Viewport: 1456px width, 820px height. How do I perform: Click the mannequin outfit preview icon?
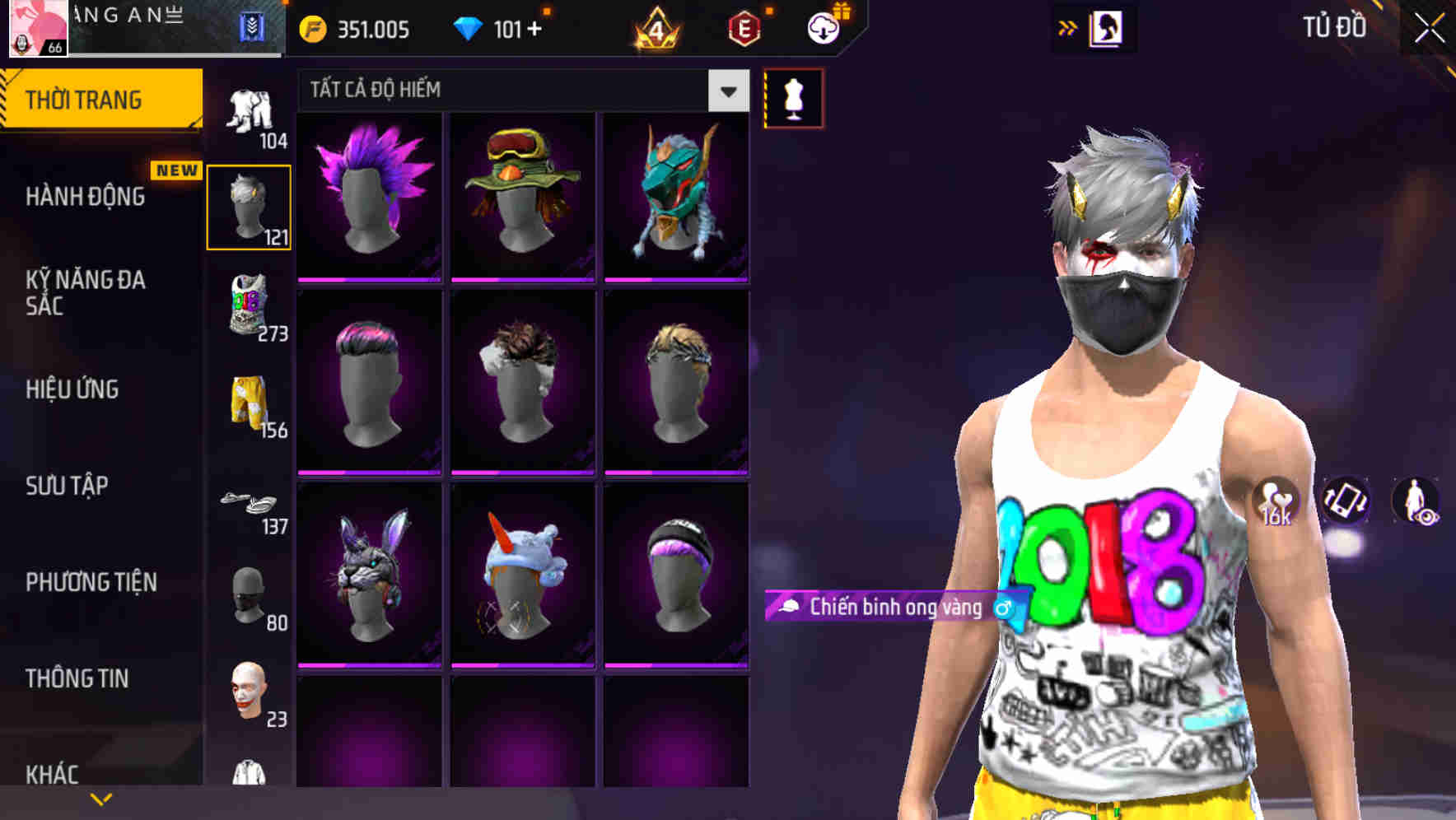click(x=793, y=97)
